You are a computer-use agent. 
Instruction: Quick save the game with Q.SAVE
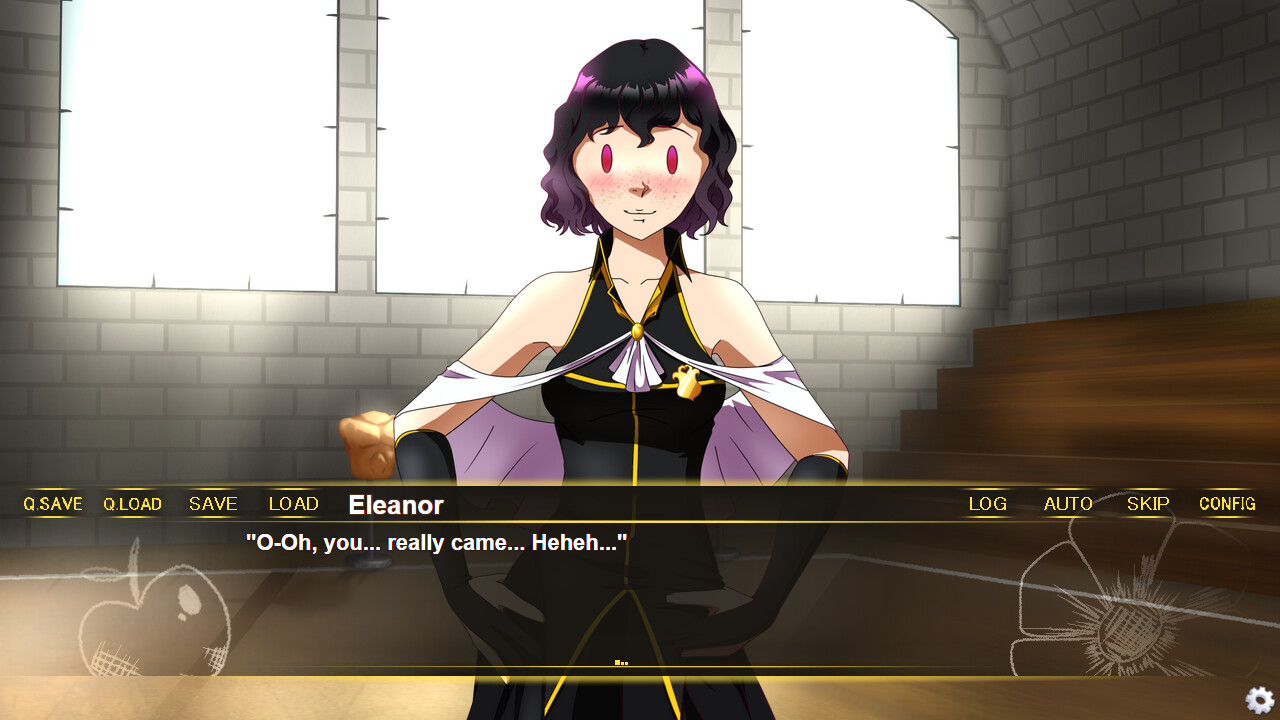pyautogui.click(x=52, y=504)
